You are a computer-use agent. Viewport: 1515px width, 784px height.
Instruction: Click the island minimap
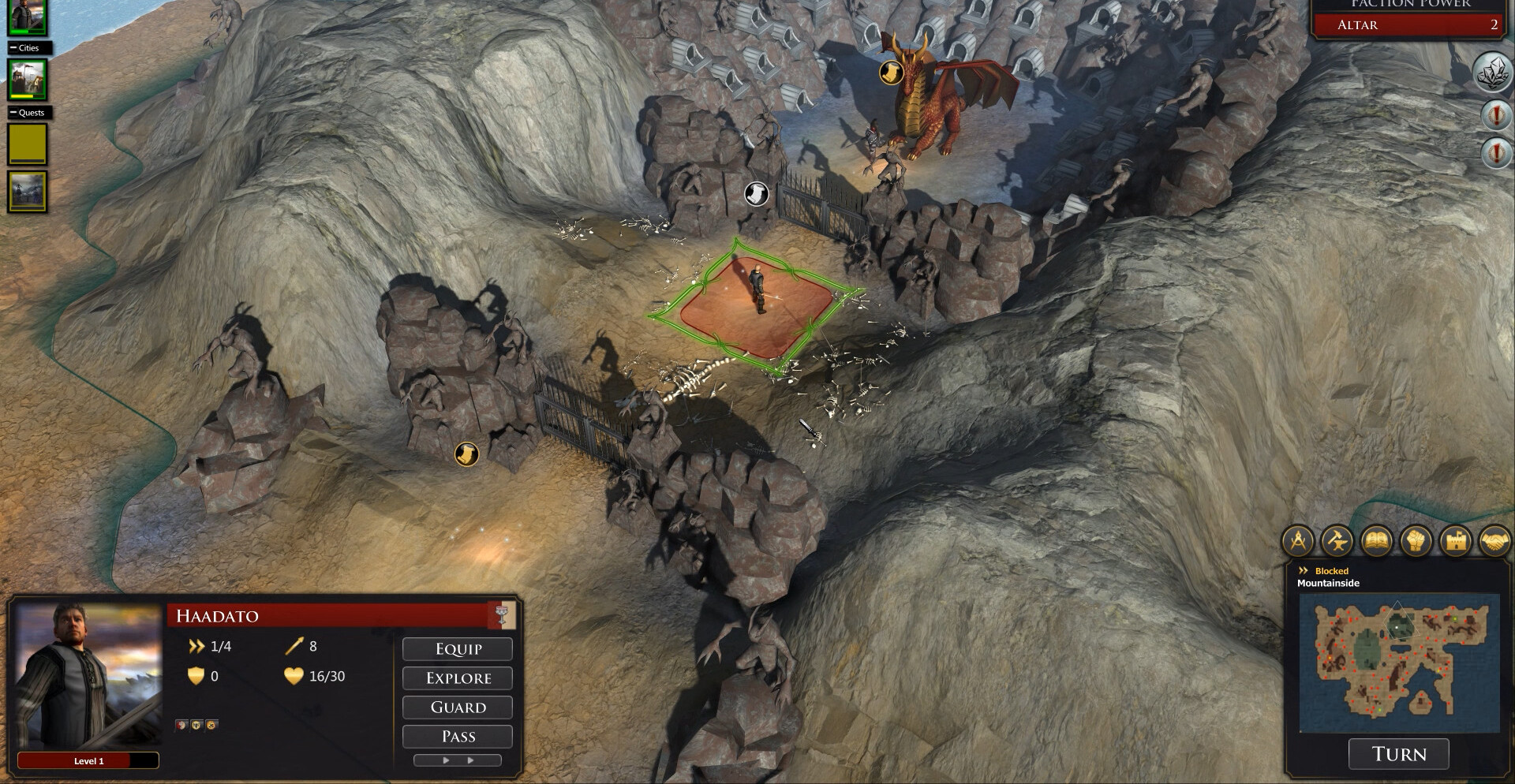[1398, 662]
